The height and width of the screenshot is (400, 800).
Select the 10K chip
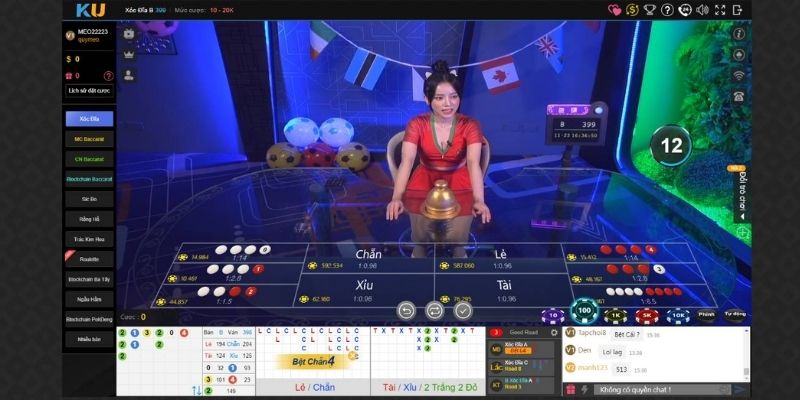click(x=677, y=315)
